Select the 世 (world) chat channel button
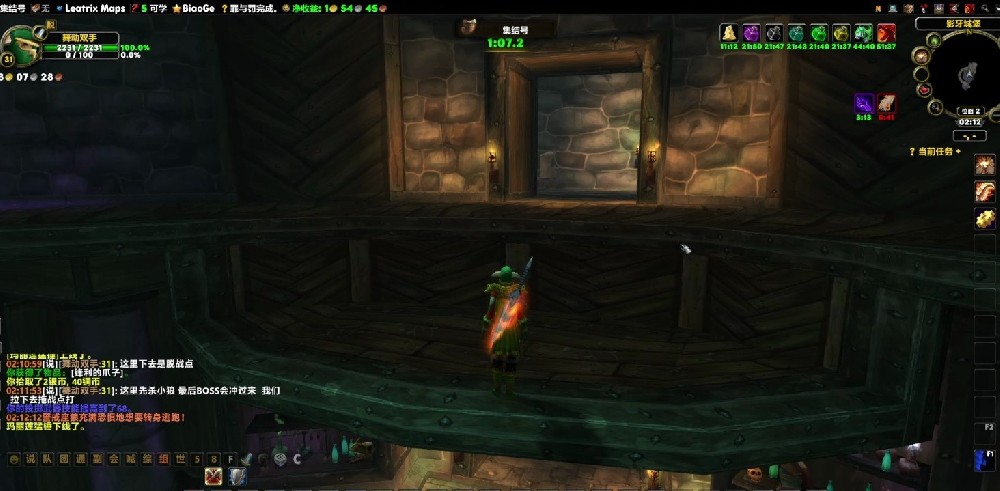The image size is (1000, 491). click(179, 459)
